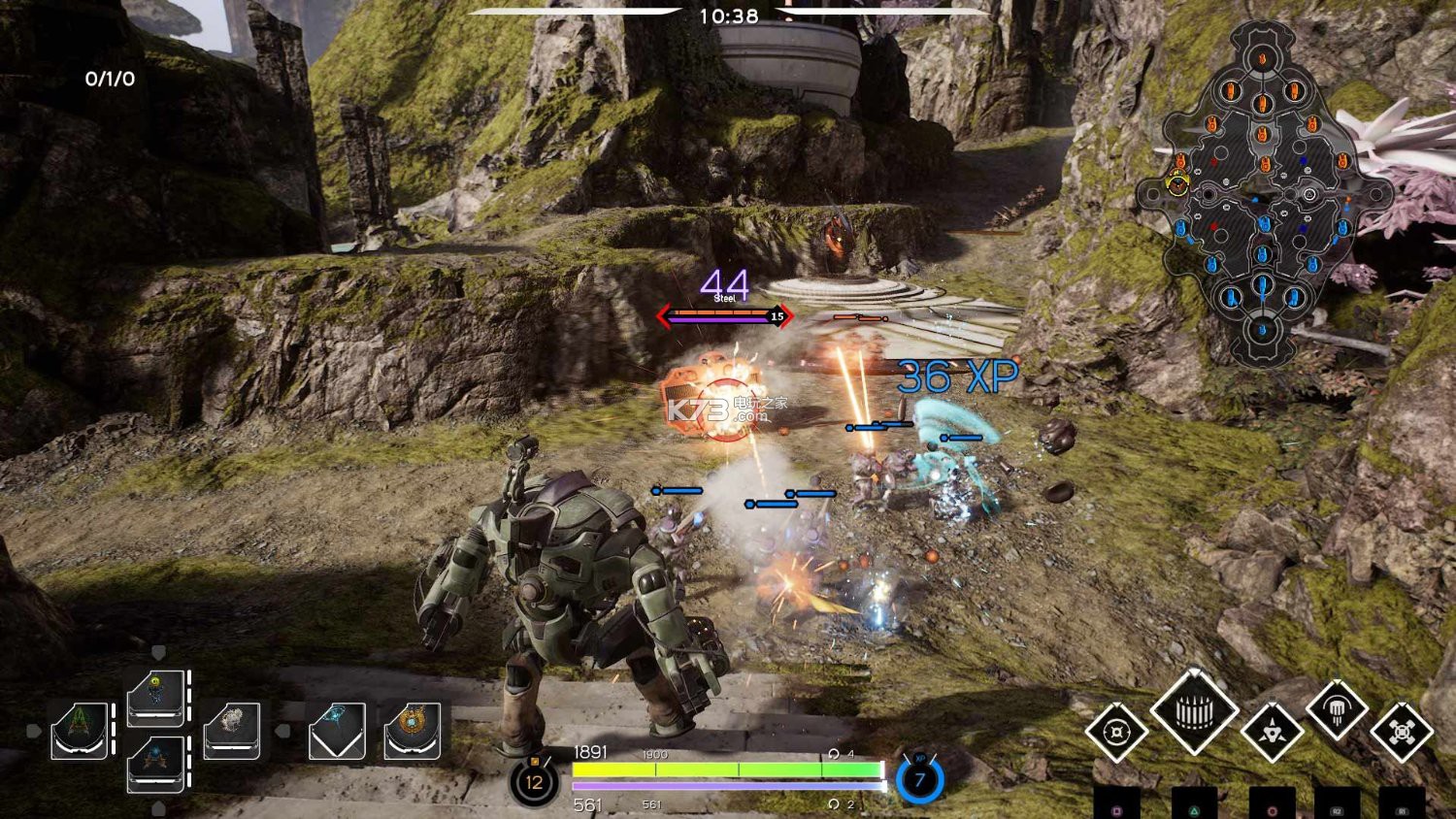The image size is (1456, 819).
Task: Click the crosshair basic-attack ability icon
Action: pos(1116,734)
